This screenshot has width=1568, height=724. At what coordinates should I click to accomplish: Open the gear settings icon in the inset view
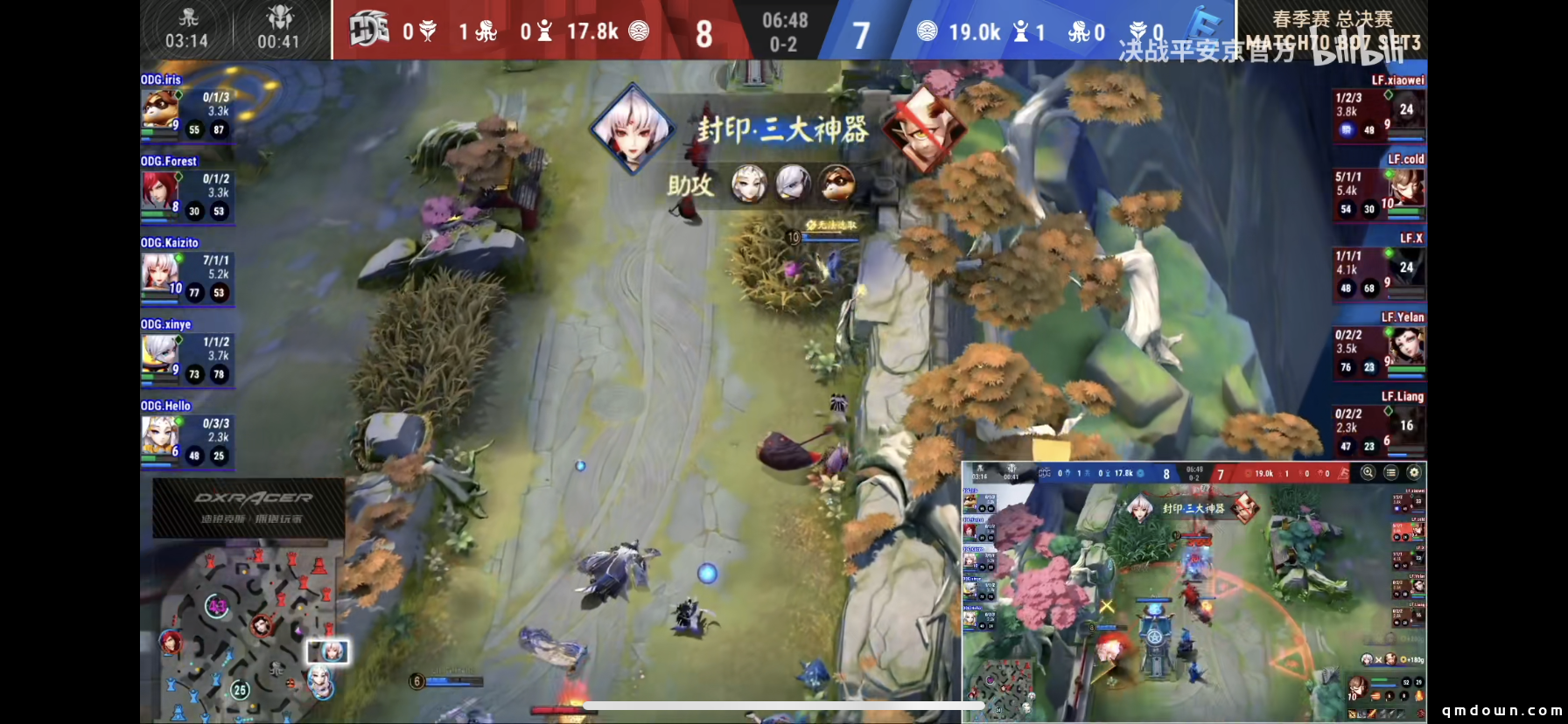pyautogui.click(x=1413, y=472)
